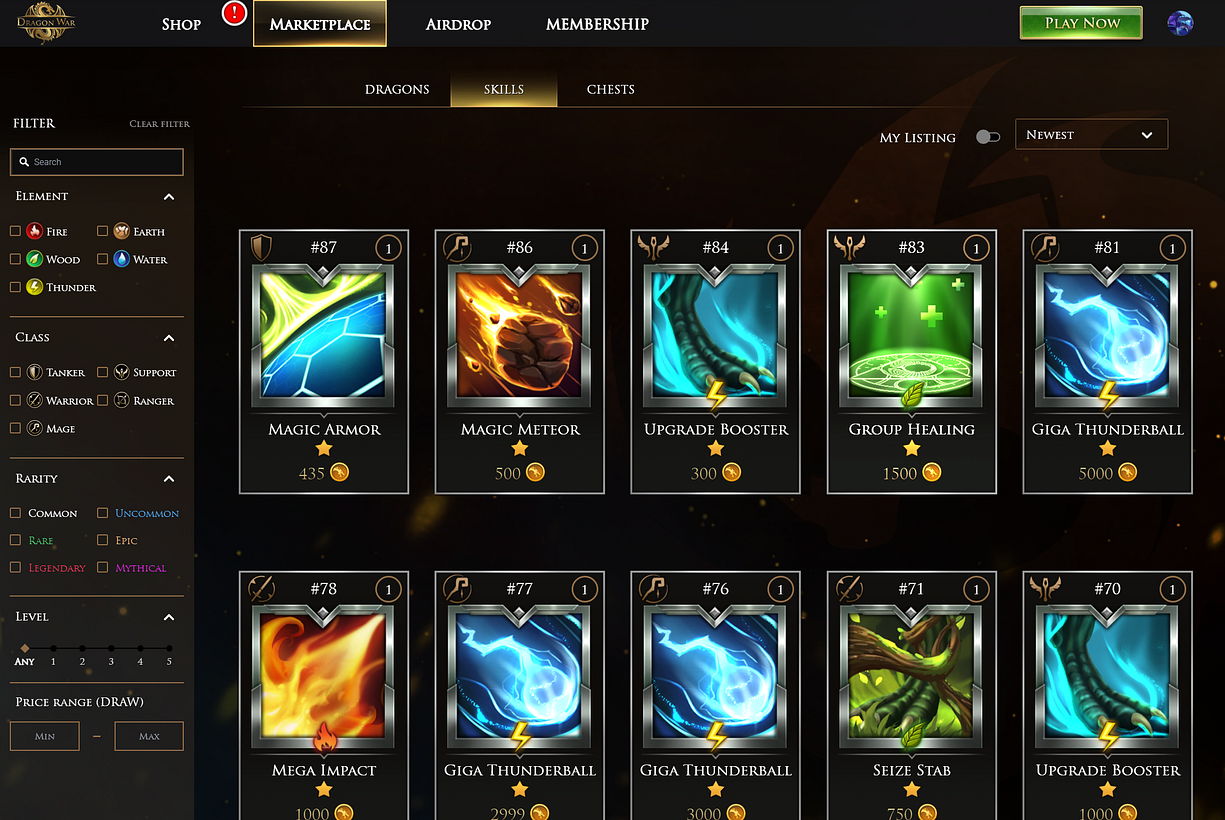The width and height of the screenshot is (1225, 820).
Task: Open the Newest sort dropdown
Action: (1091, 135)
